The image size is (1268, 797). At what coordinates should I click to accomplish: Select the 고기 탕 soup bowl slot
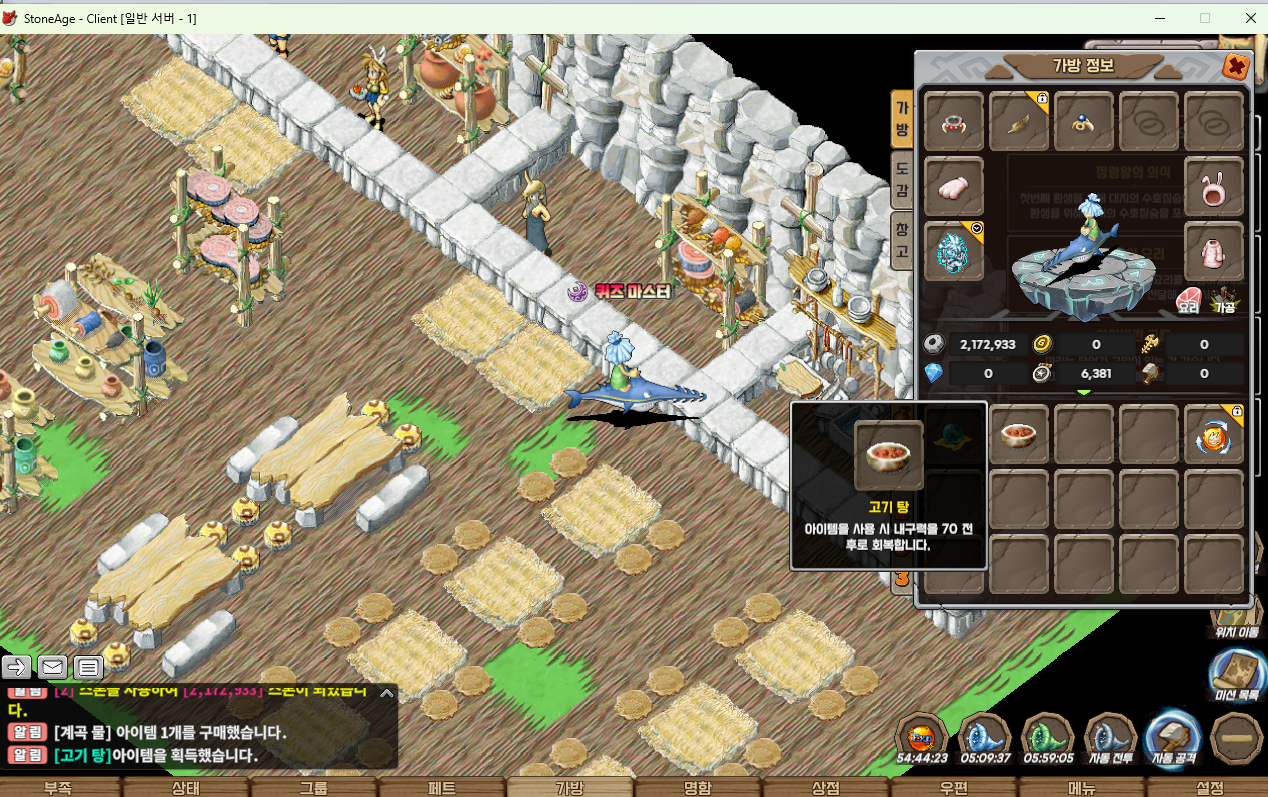(x=1019, y=436)
